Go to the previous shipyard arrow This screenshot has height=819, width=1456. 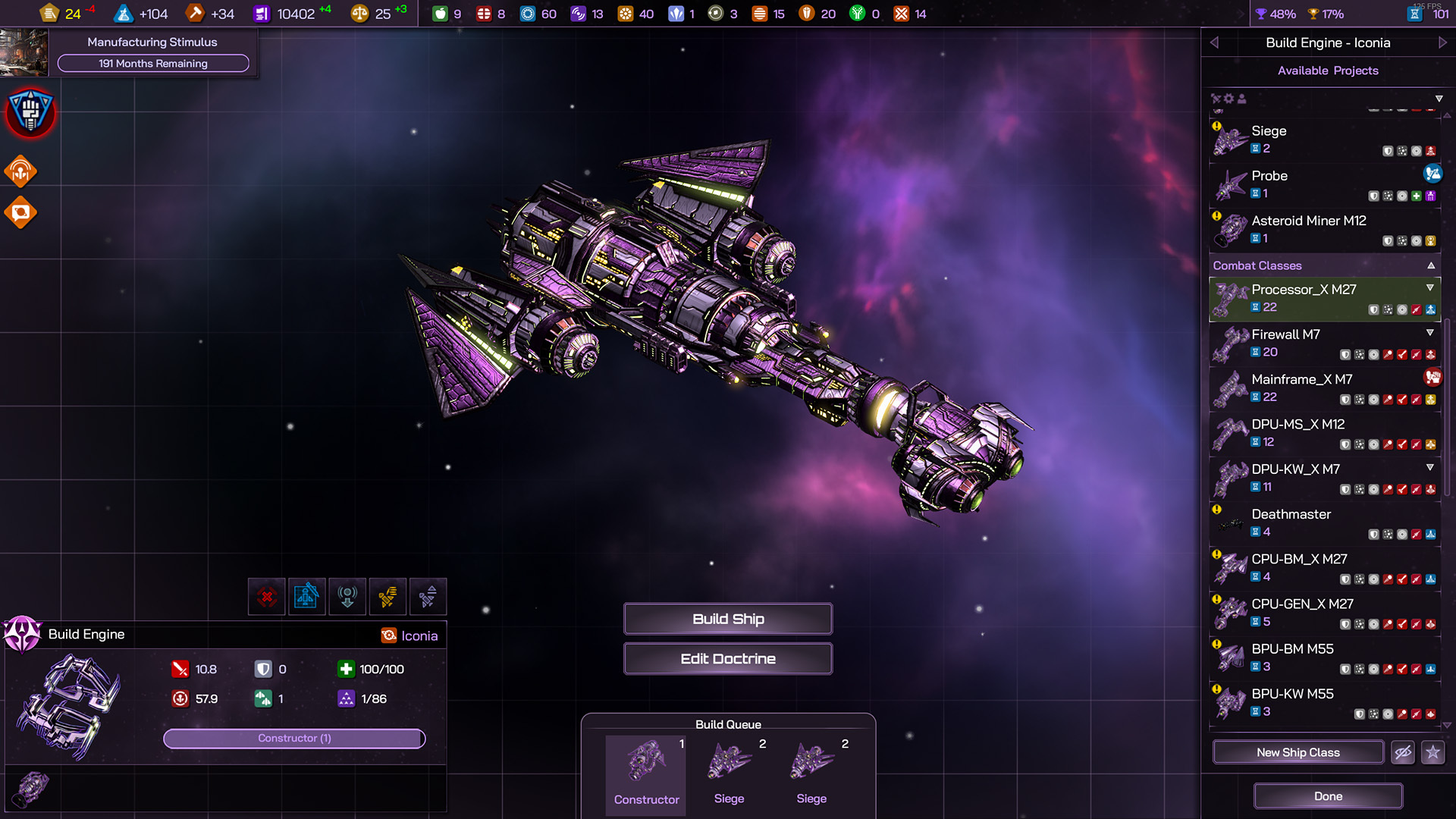coord(1214,42)
